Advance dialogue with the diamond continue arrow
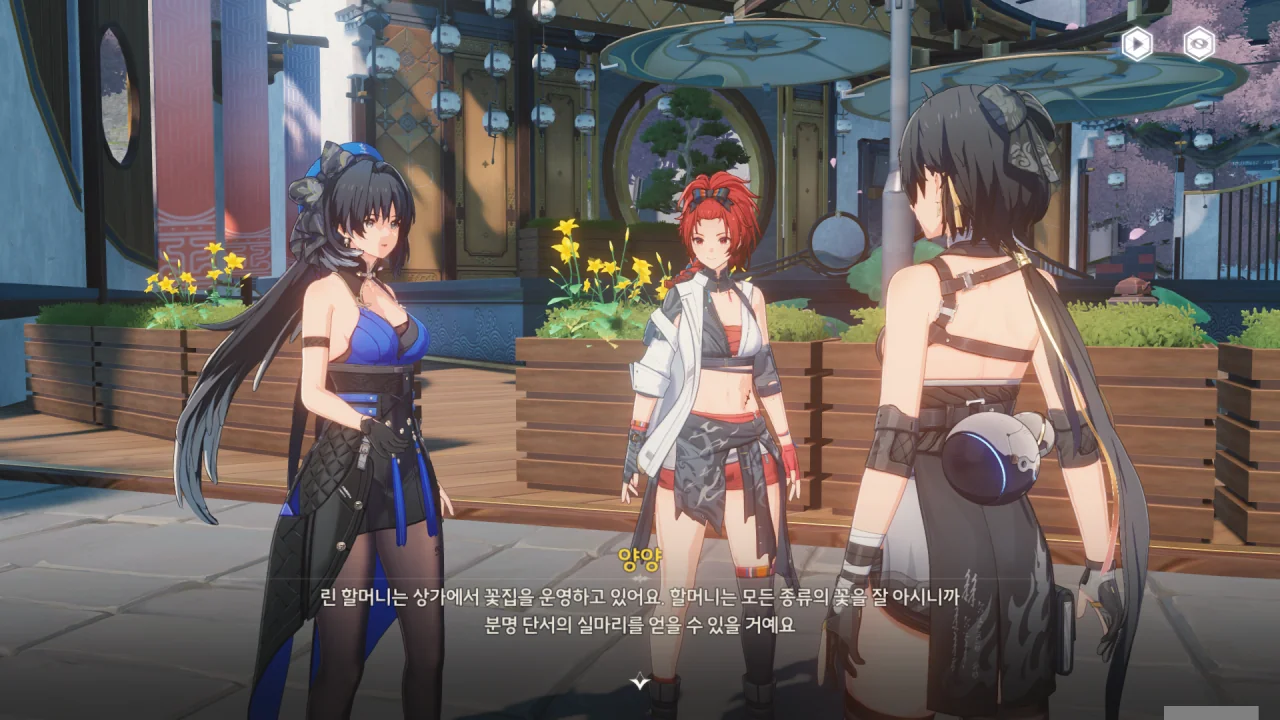Screen dimensions: 1280x720 coord(640,681)
